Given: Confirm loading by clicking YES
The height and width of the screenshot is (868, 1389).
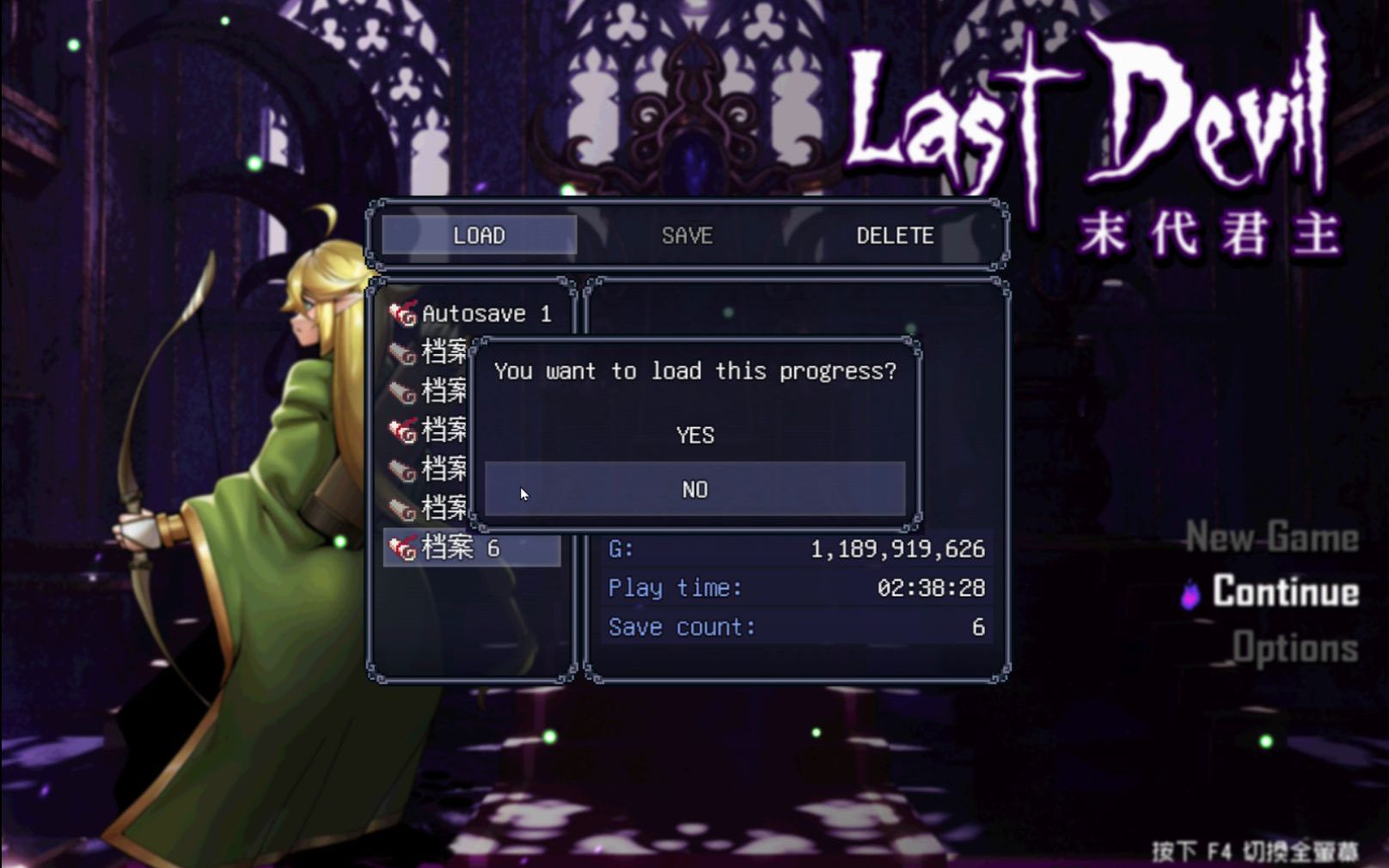Looking at the screenshot, I should pyautogui.click(x=694, y=436).
